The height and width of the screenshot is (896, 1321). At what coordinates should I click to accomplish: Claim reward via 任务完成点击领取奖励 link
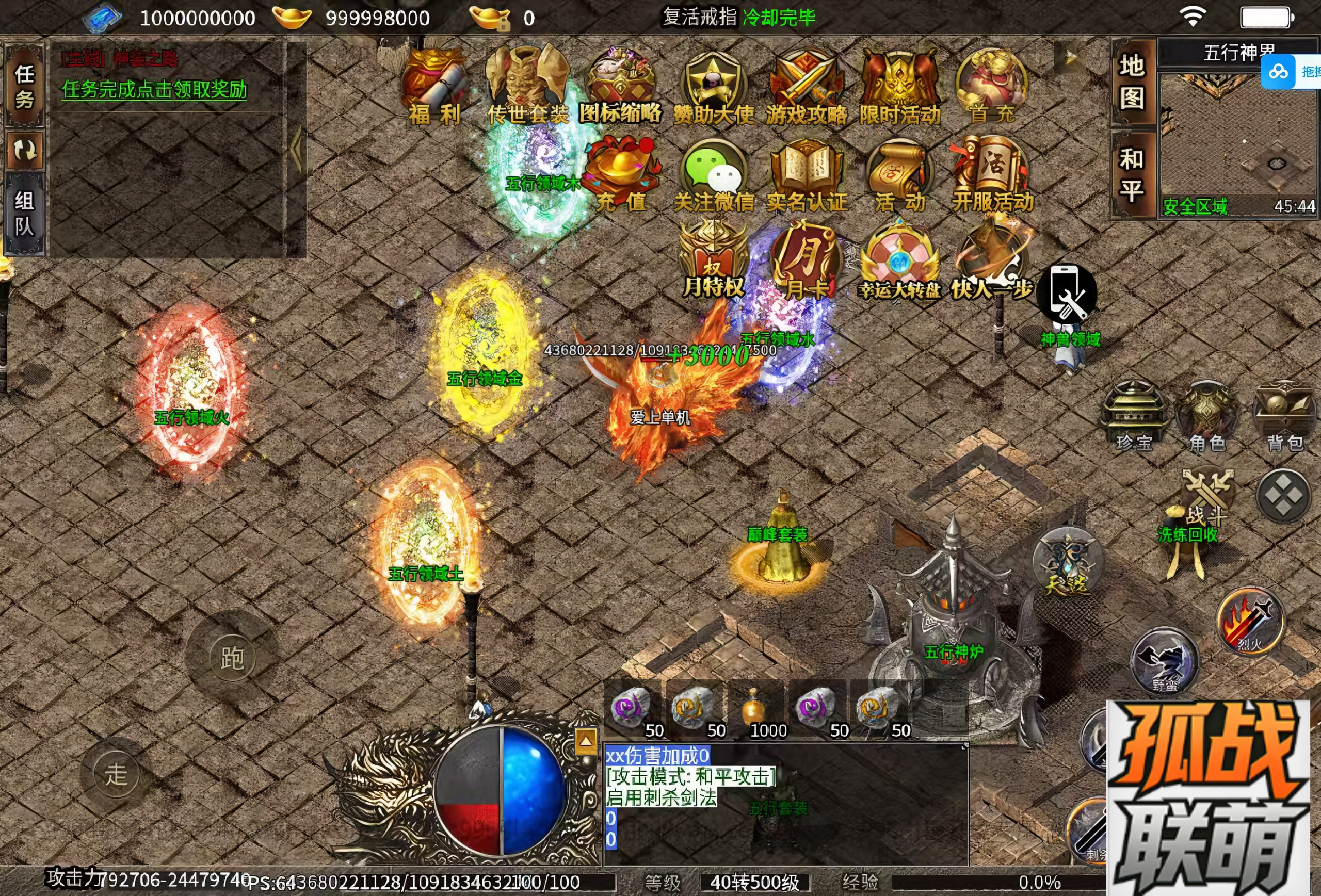[x=155, y=89]
